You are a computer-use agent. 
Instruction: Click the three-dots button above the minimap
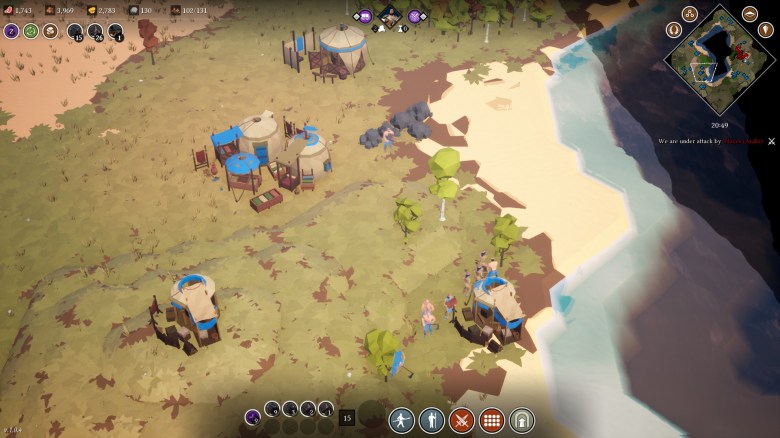coord(689,14)
